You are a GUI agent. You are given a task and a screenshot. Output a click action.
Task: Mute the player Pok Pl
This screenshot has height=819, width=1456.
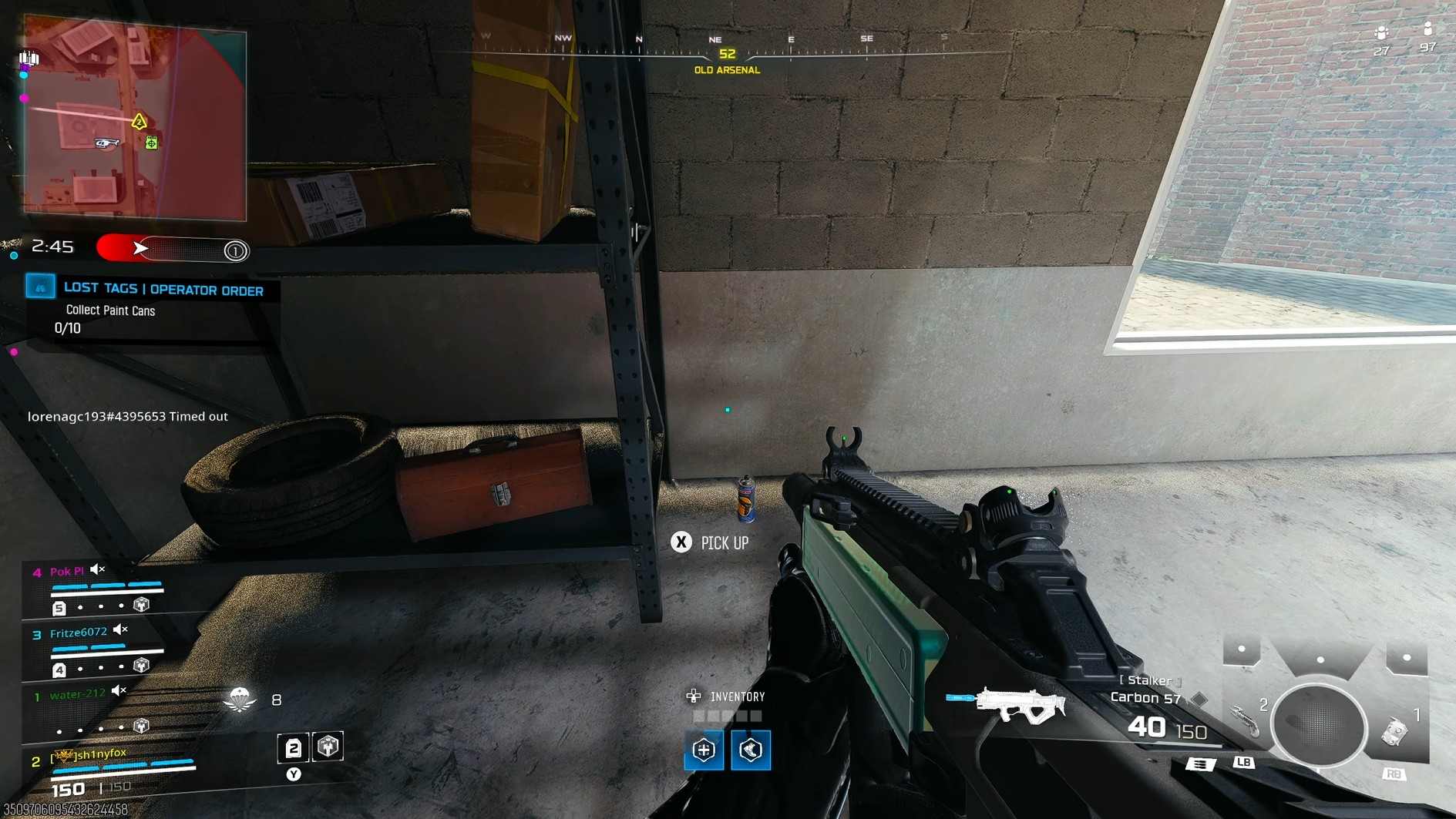tap(96, 569)
